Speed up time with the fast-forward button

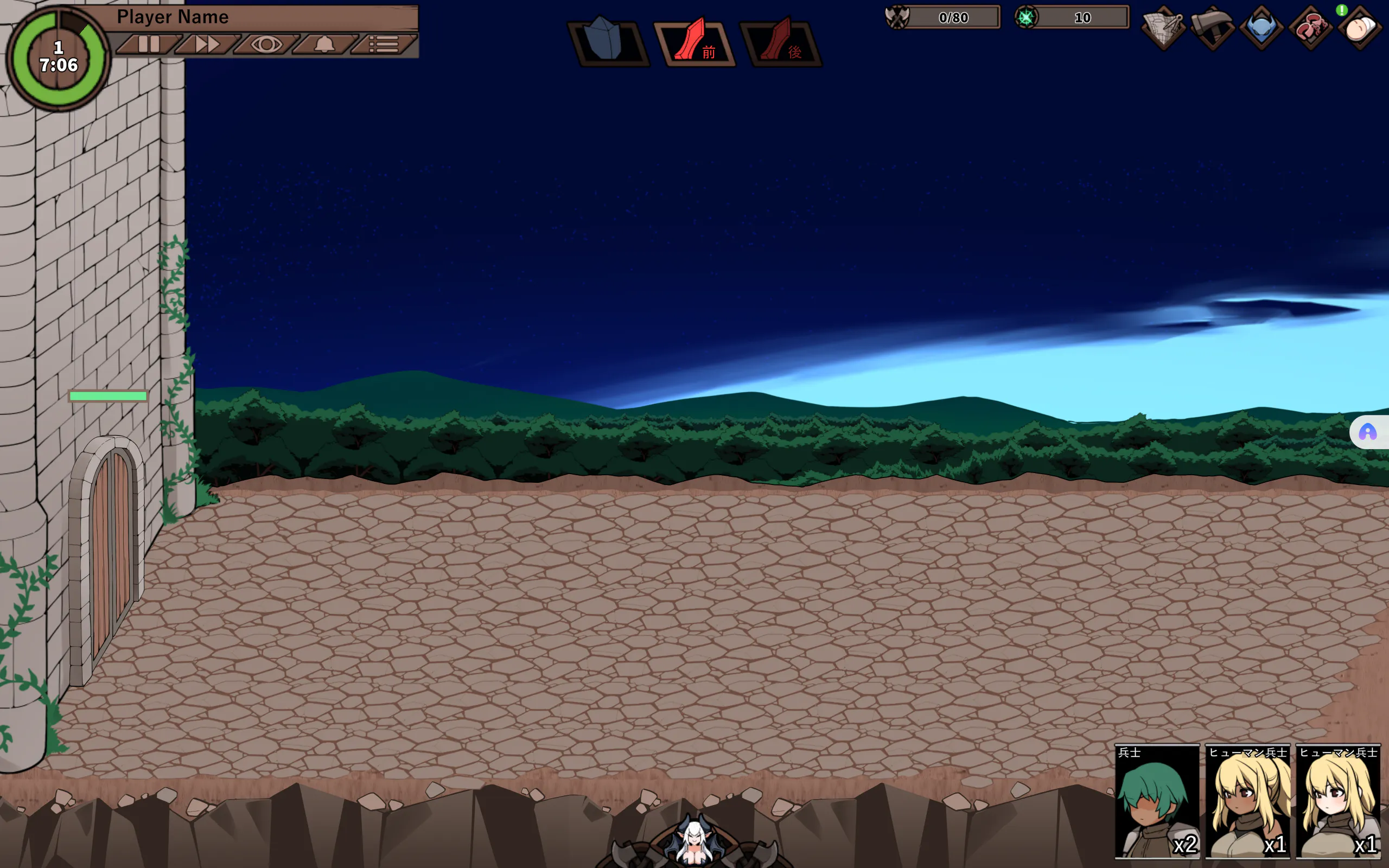[207, 44]
